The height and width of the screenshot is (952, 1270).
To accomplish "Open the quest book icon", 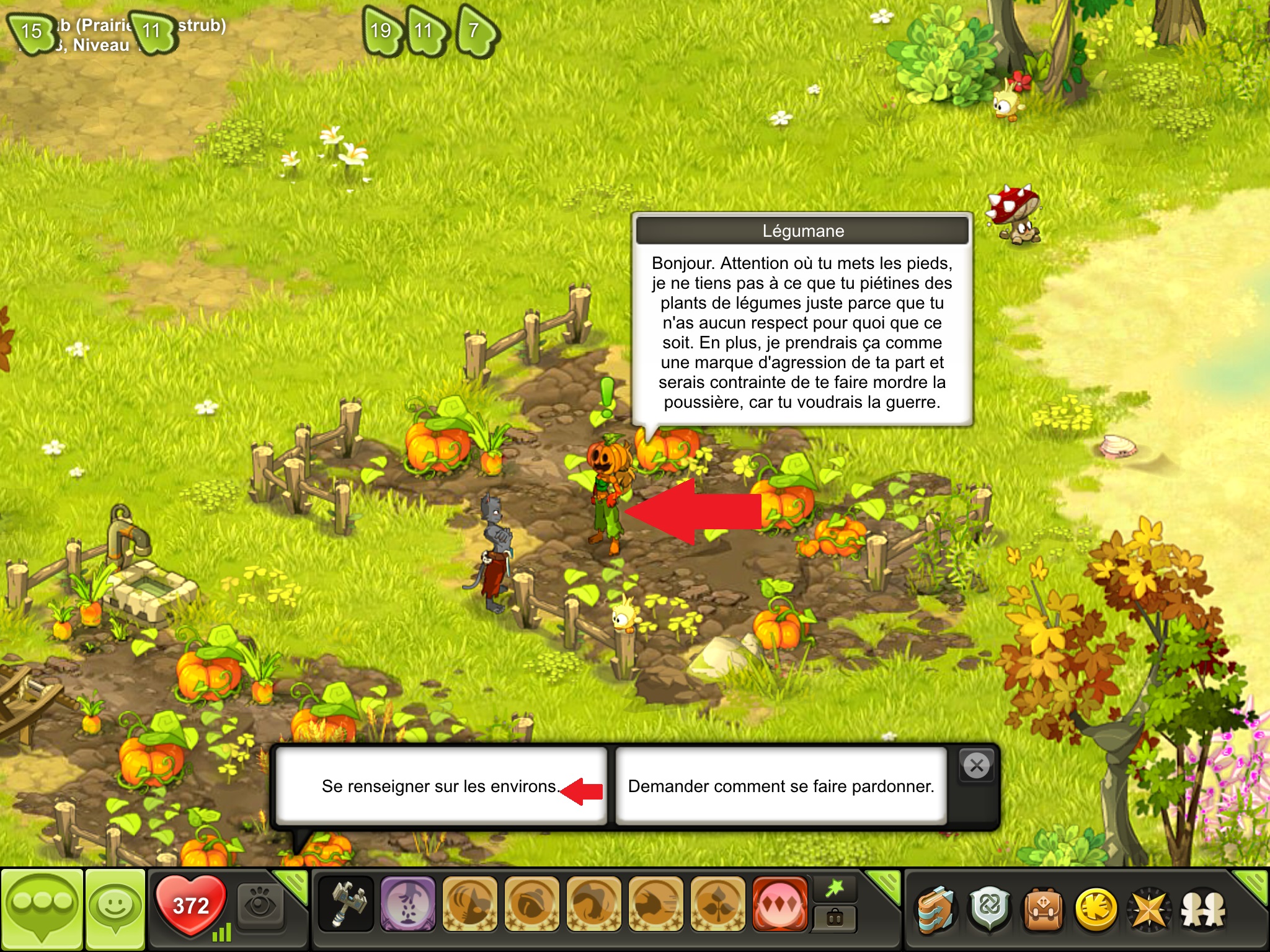I will (x=936, y=910).
